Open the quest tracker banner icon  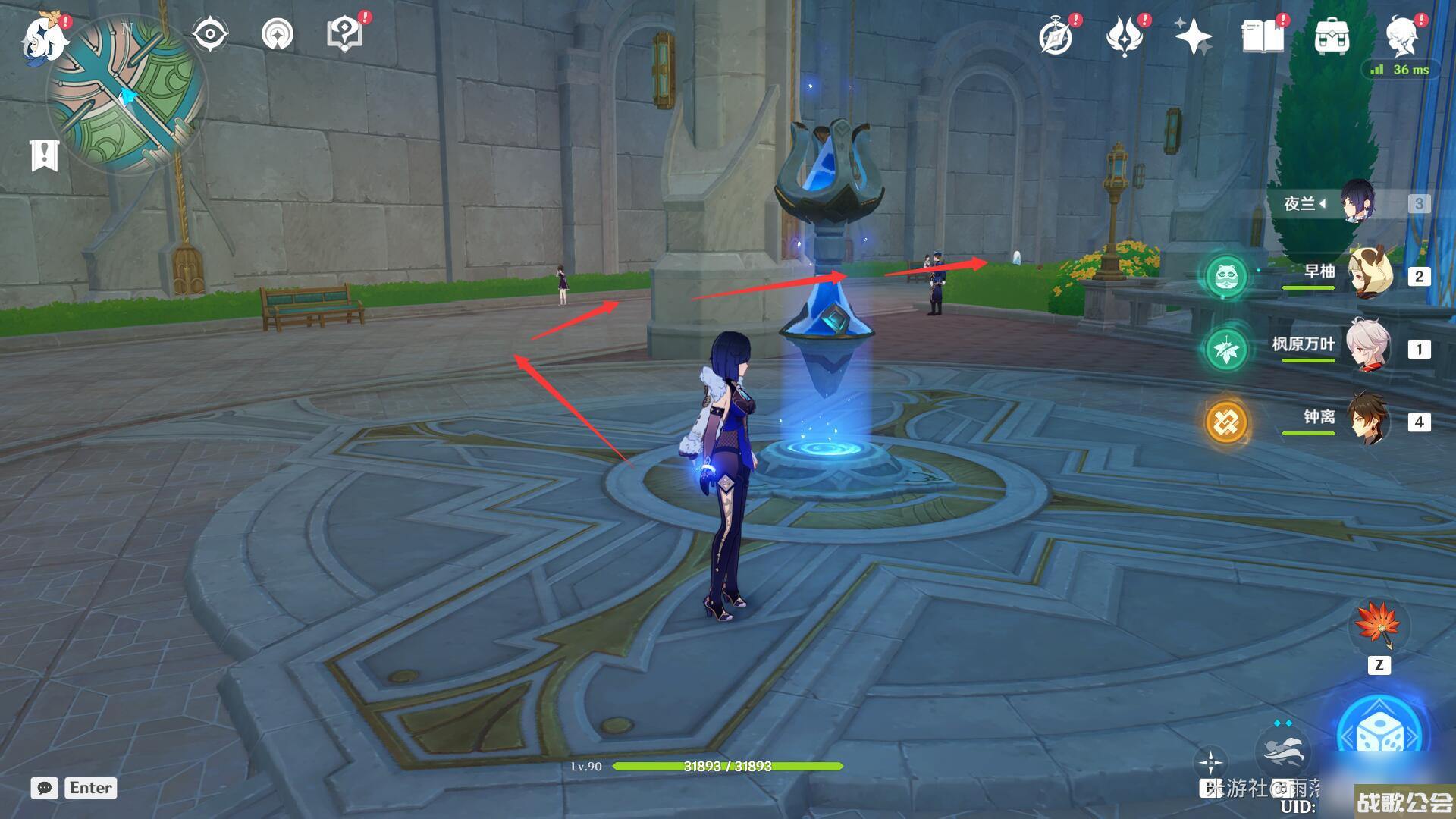44,155
